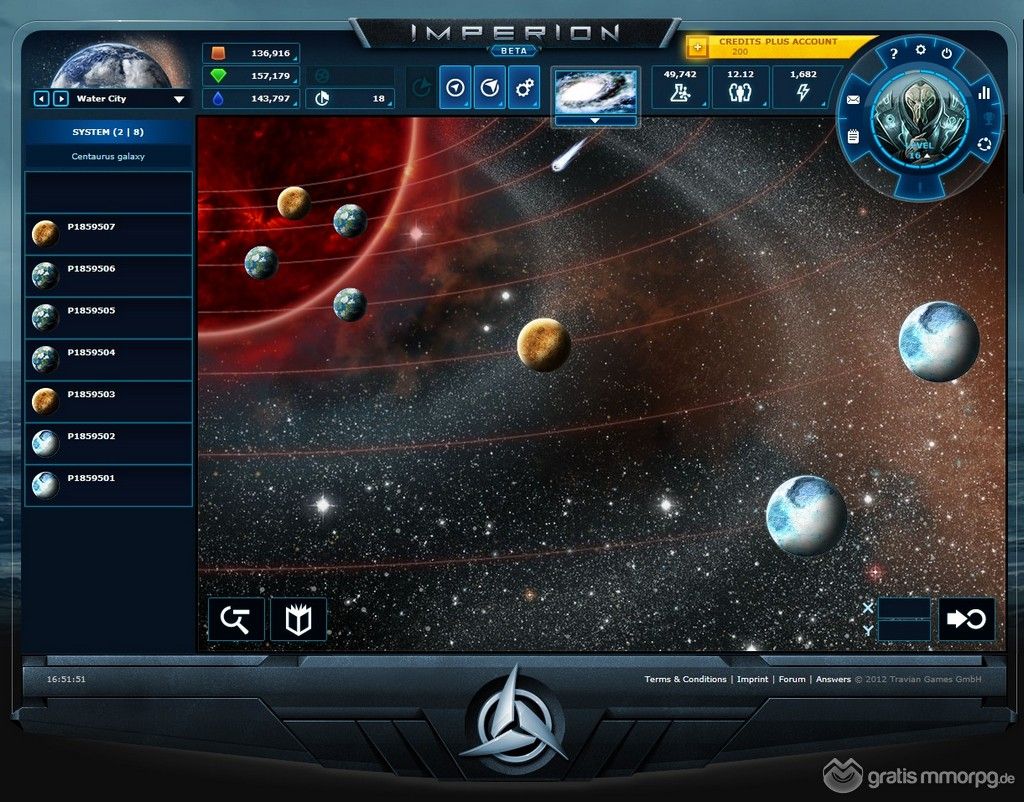Visit the Forum link
This screenshot has width=1024, height=802.
point(792,679)
